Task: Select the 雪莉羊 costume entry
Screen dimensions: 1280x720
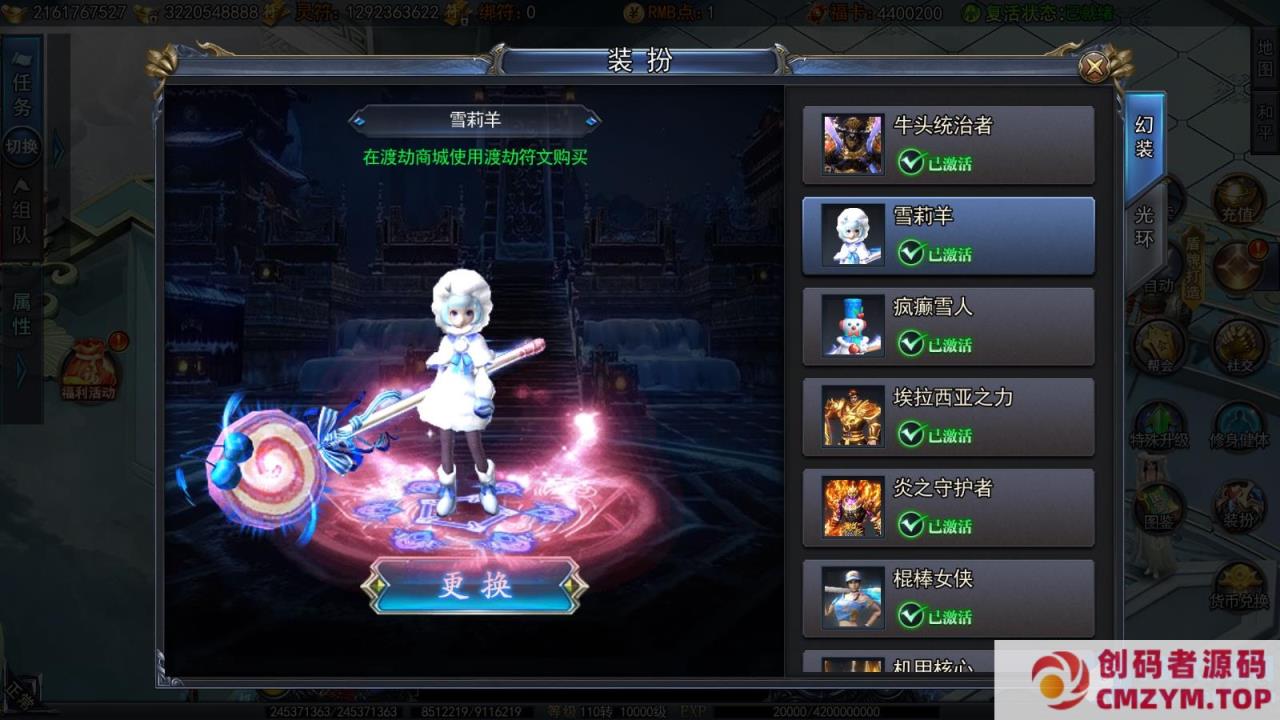Action: click(948, 235)
